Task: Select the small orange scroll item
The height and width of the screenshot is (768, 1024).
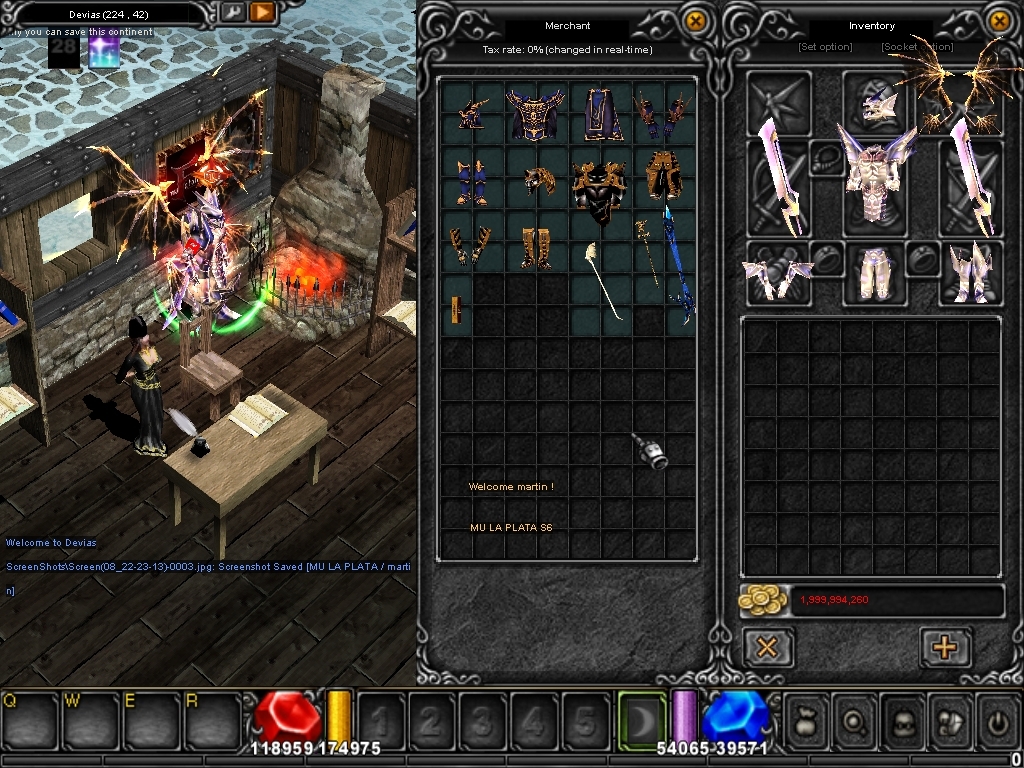Action: (455, 309)
